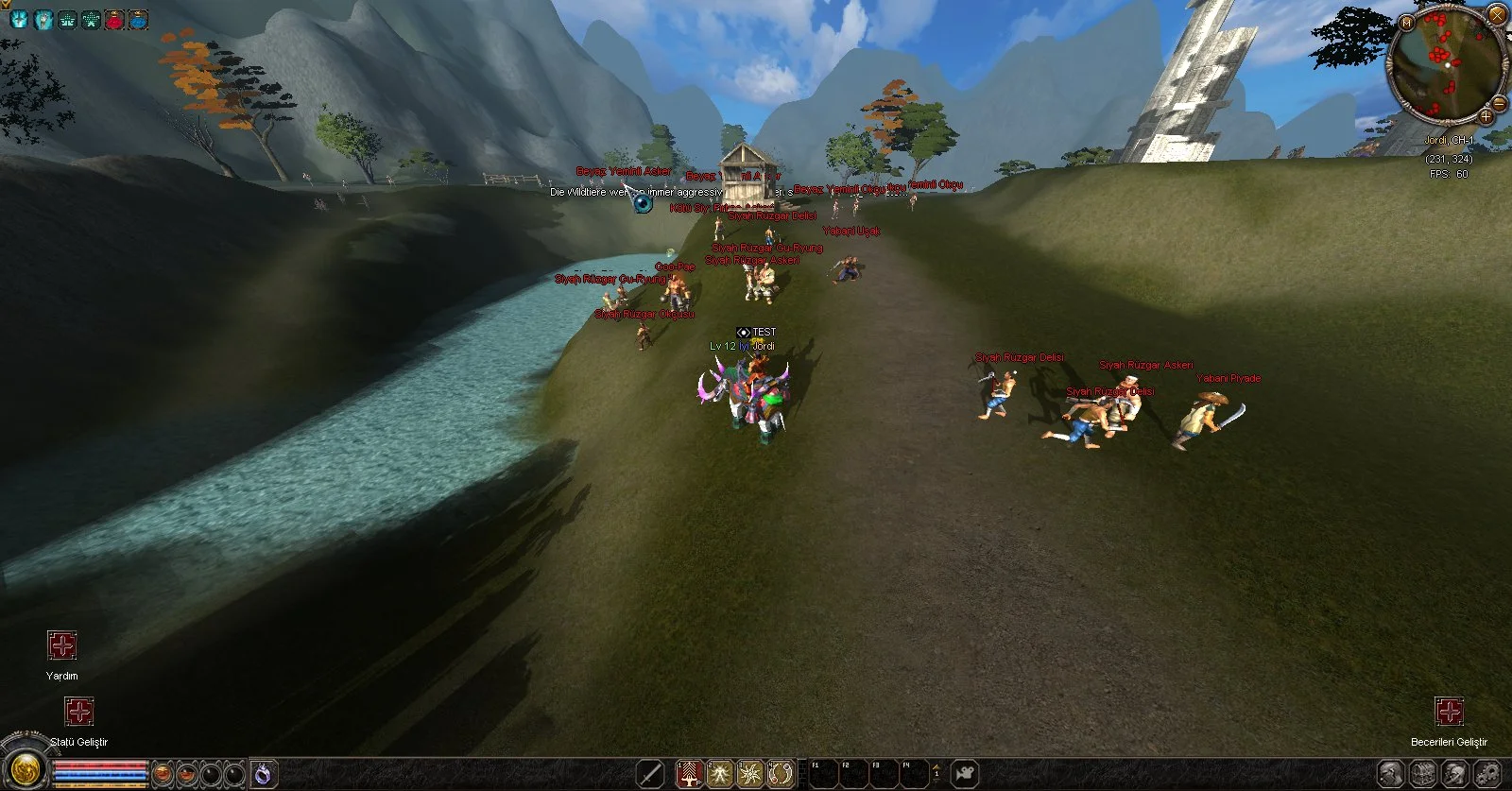Click the red potion buff icon at top

pyautogui.click(x=114, y=19)
